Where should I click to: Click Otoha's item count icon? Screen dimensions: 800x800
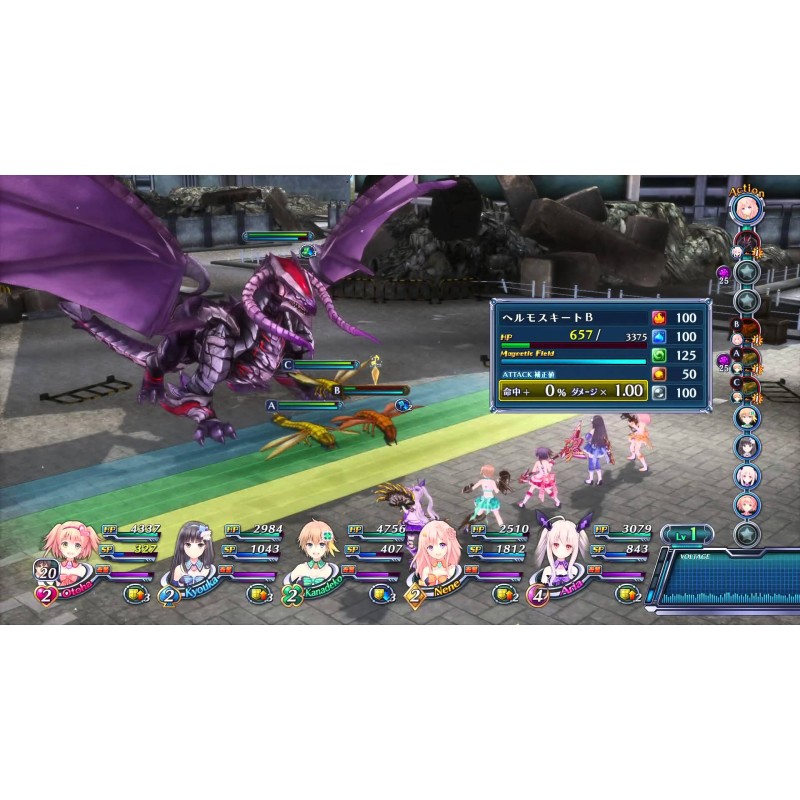(134, 594)
